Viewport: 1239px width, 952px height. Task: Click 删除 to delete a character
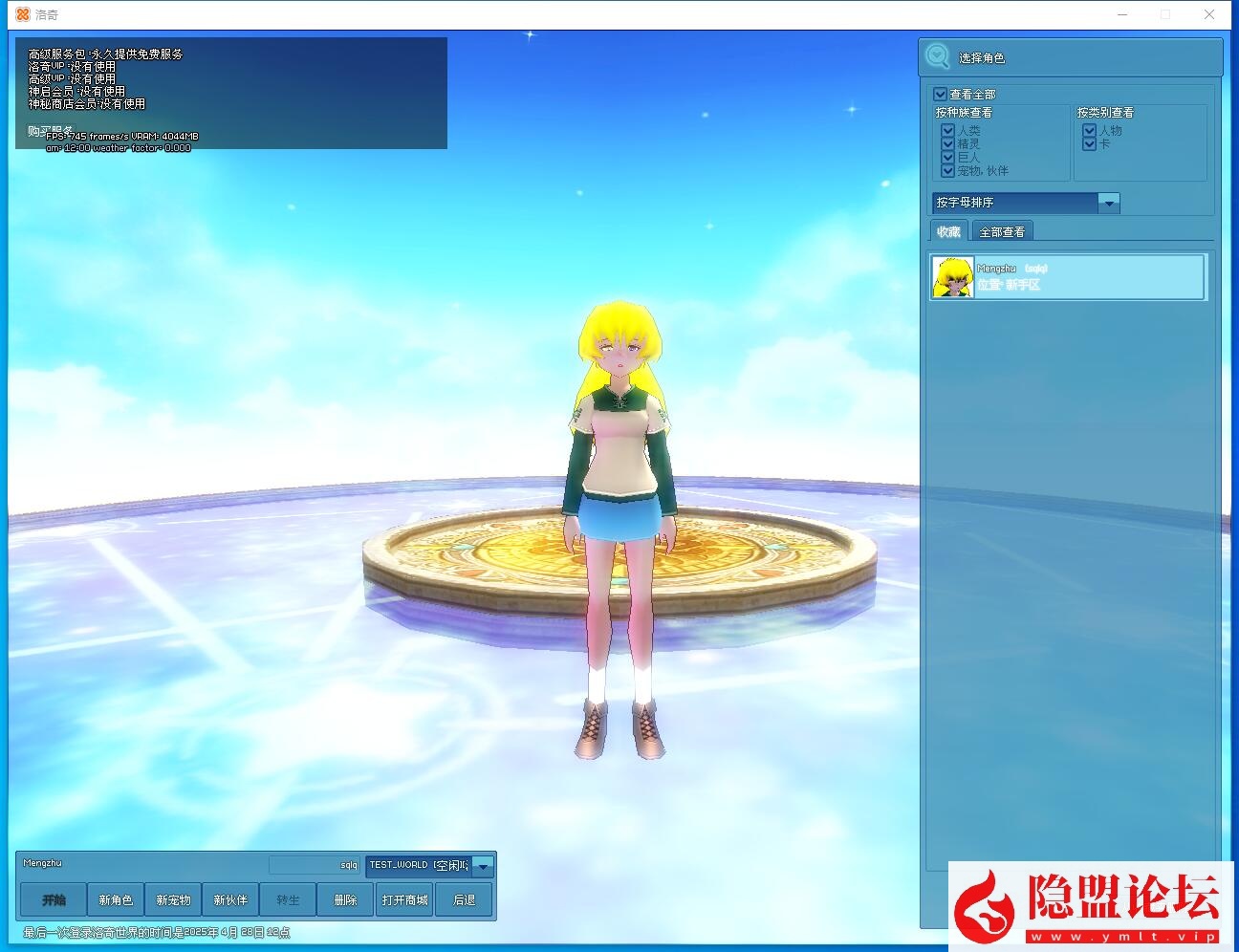tap(345, 899)
